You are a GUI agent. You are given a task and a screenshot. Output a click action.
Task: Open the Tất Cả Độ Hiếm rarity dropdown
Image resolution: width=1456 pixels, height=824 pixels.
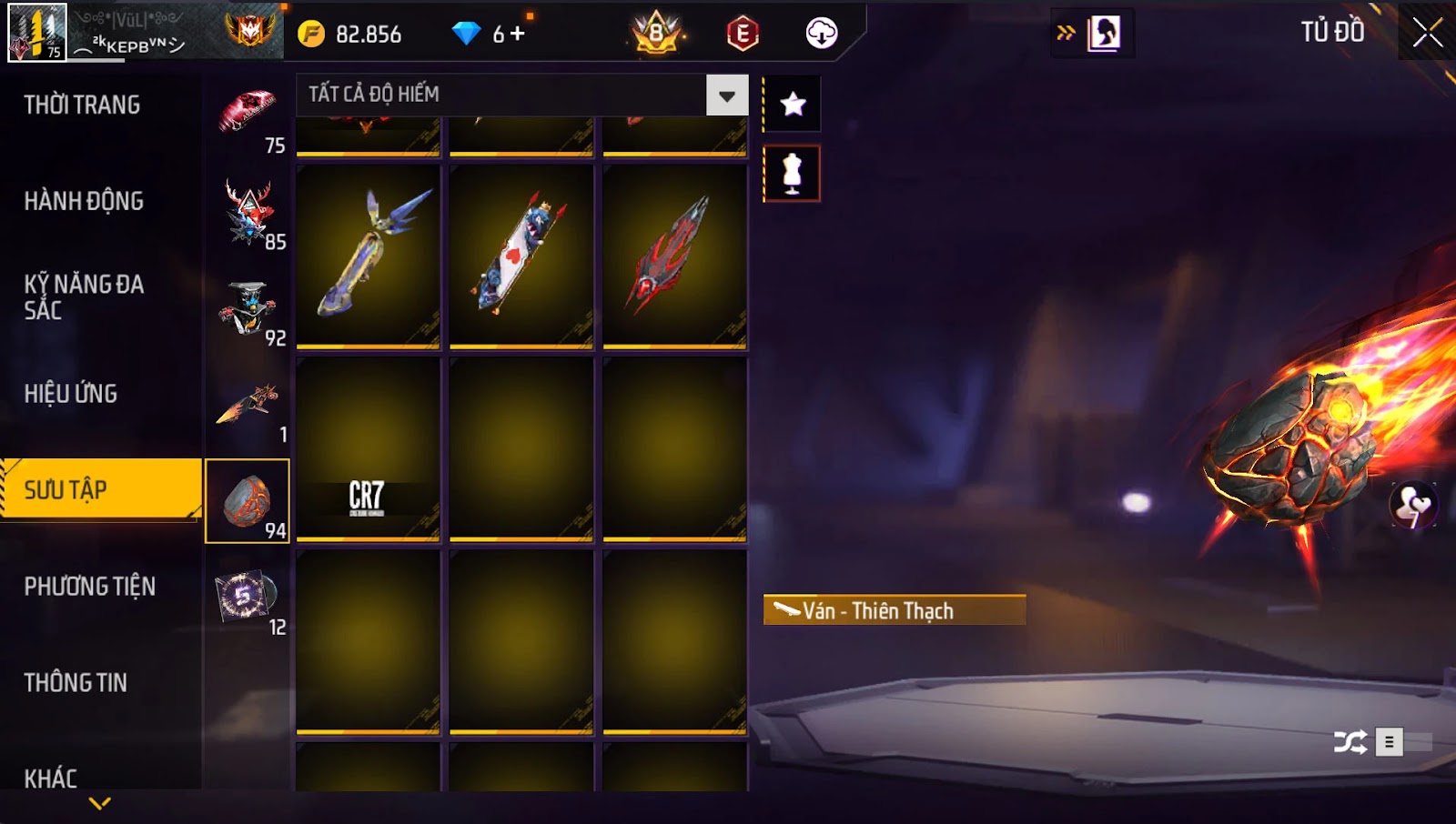click(727, 95)
